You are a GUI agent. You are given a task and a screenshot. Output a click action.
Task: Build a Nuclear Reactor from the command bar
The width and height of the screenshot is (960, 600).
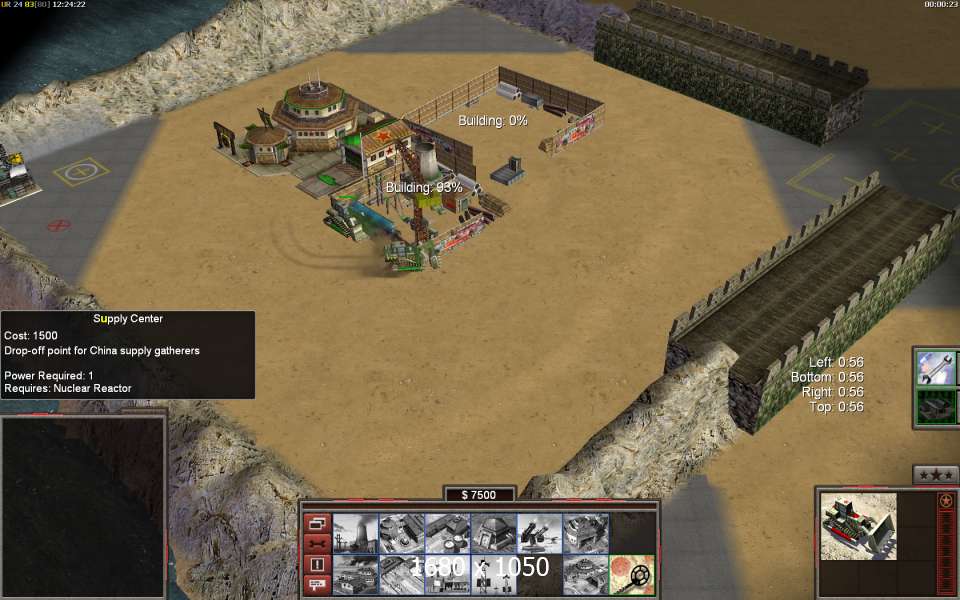pyautogui.click(x=355, y=533)
